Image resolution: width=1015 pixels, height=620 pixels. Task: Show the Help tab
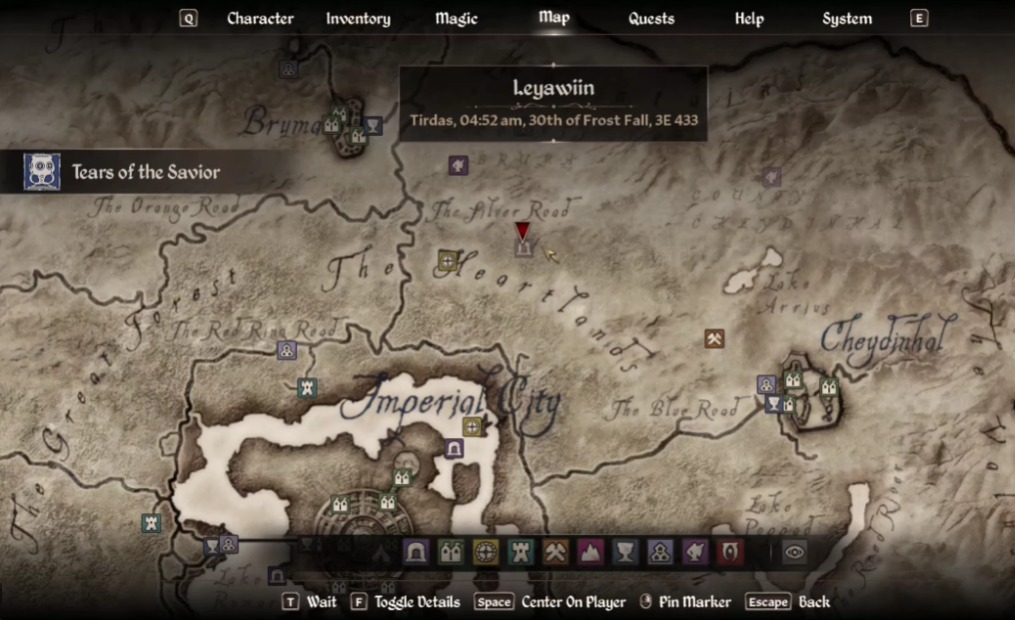(x=749, y=18)
